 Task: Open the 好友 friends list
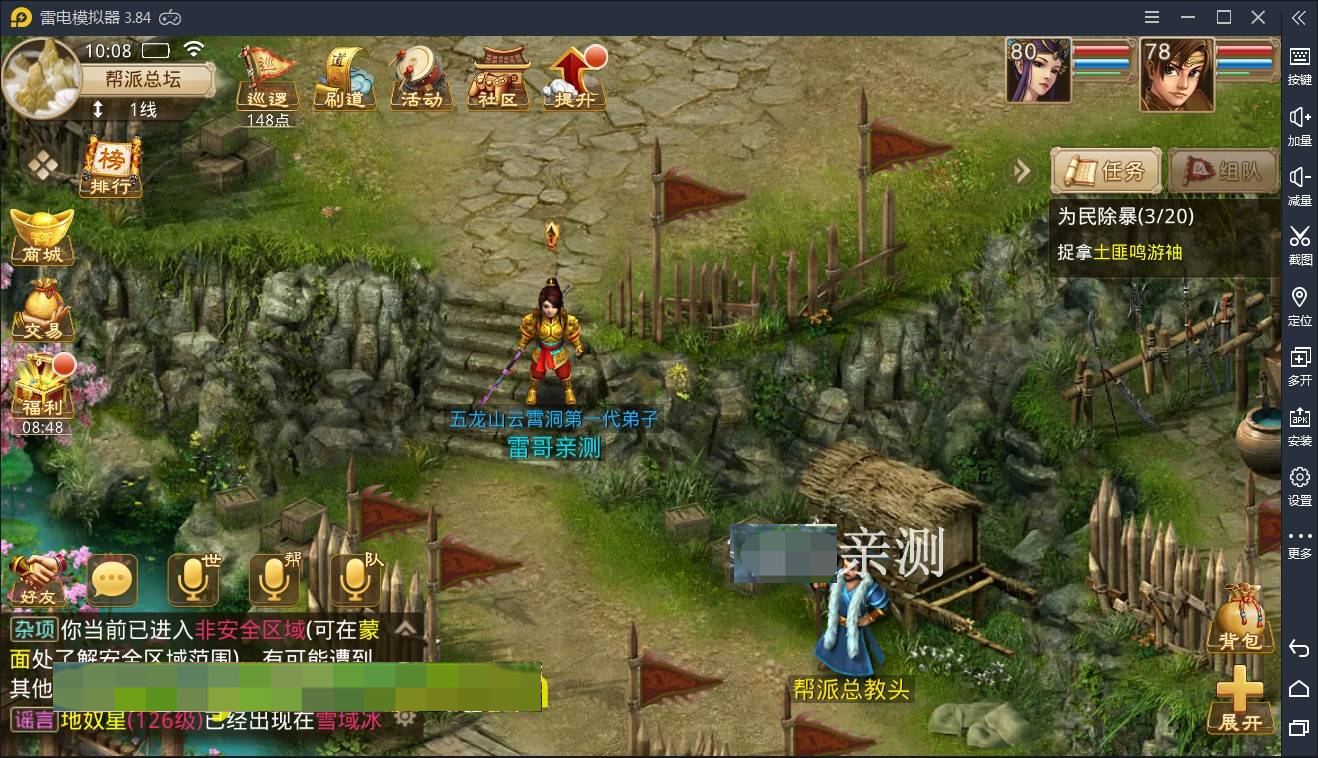(37, 580)
